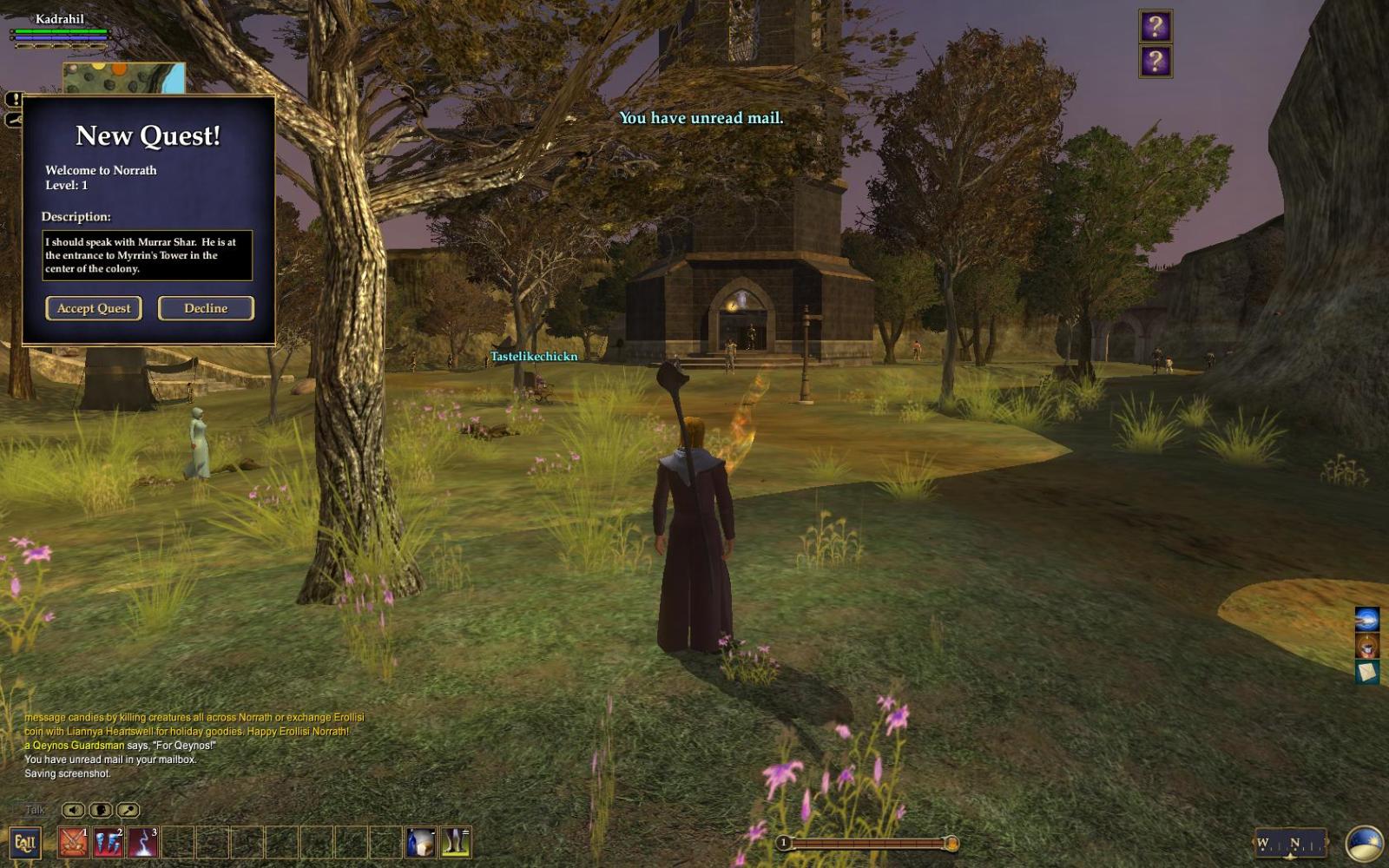Click the speaker voice chat button
1389x868 pixels.
pos(74,810)
